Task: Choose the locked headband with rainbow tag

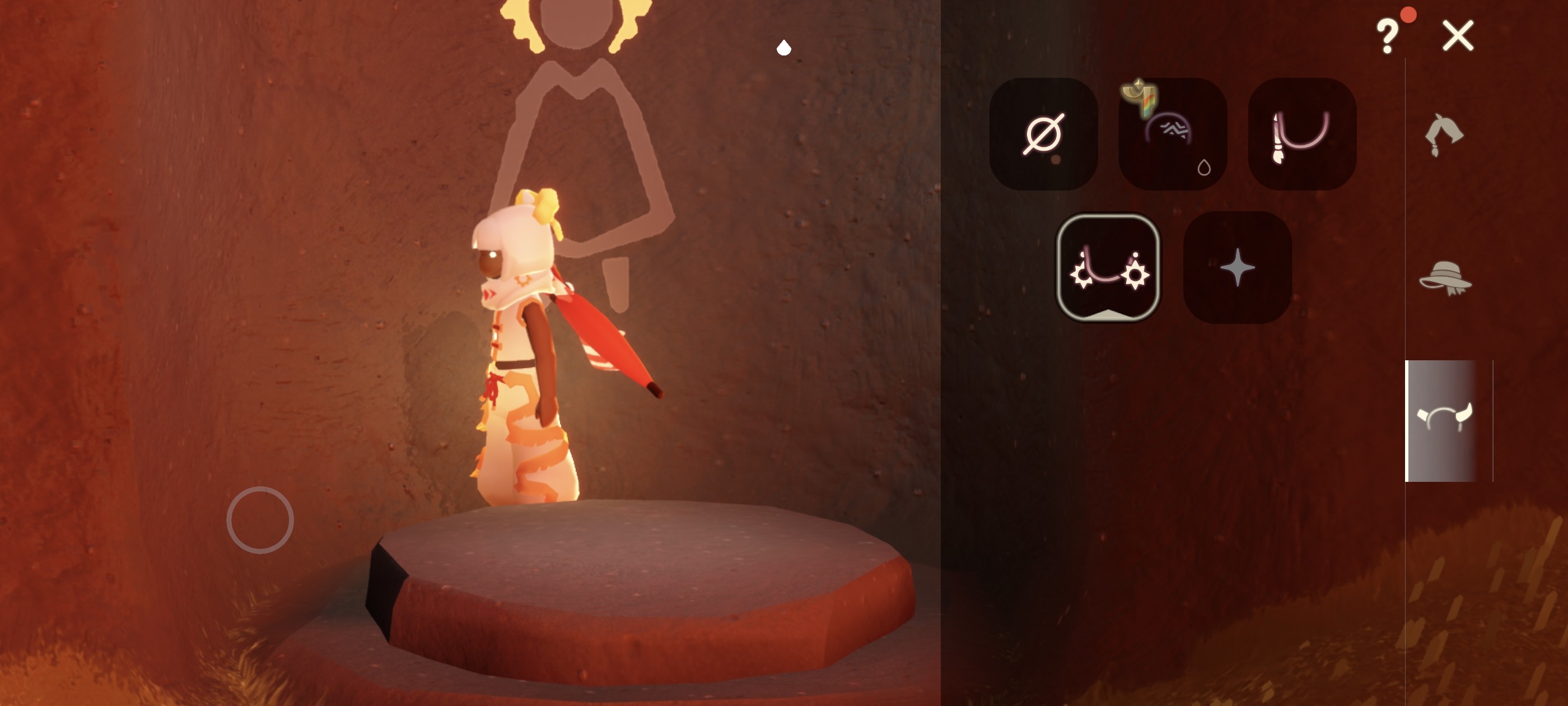Action: tap(1172, 134)
